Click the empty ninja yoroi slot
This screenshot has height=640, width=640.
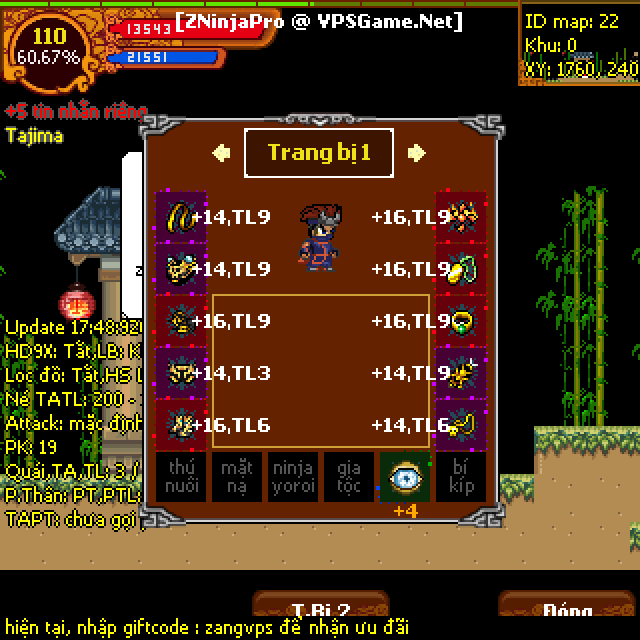coord(293,476)
